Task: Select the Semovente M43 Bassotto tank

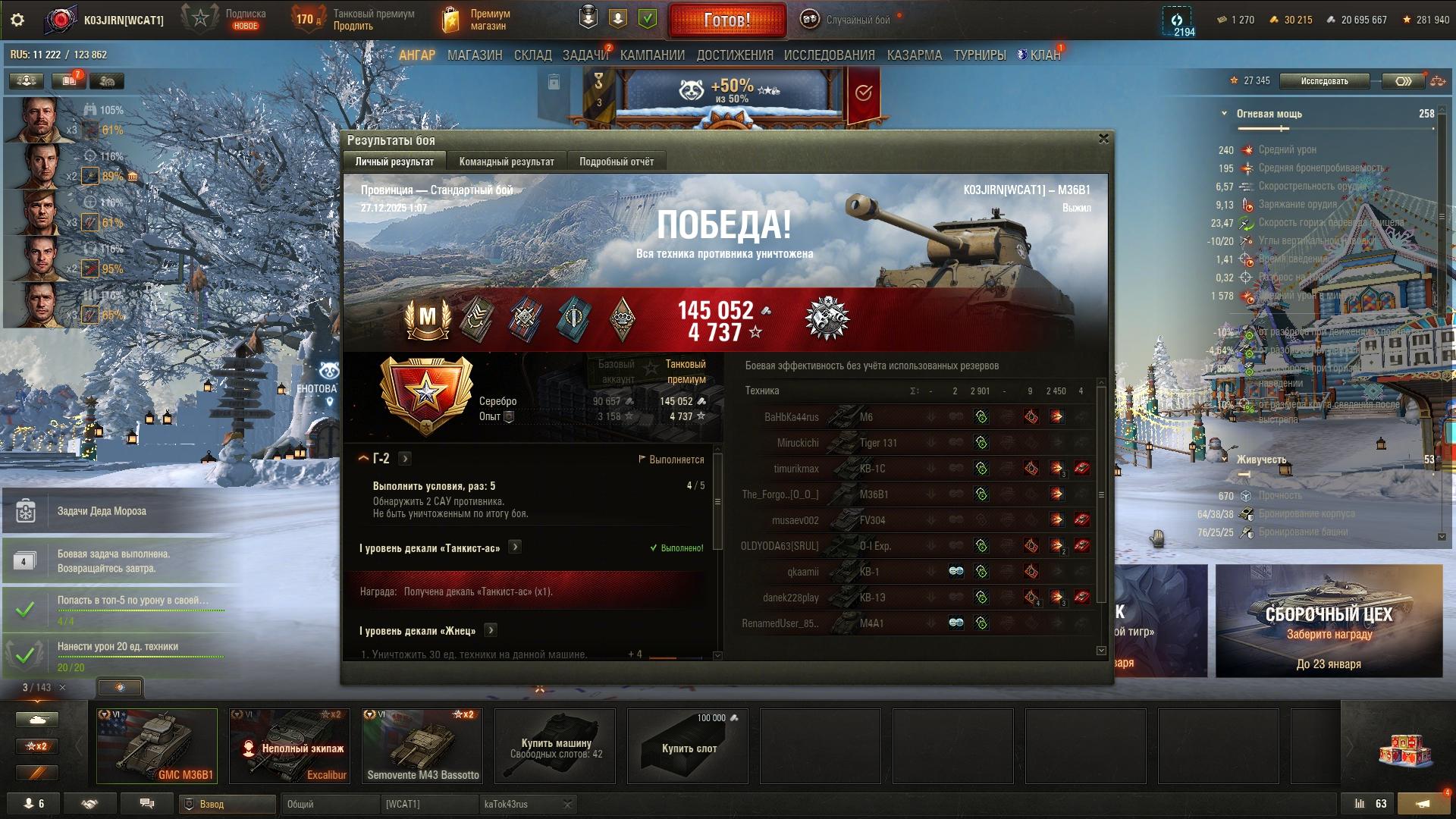Action: (422, 745)
